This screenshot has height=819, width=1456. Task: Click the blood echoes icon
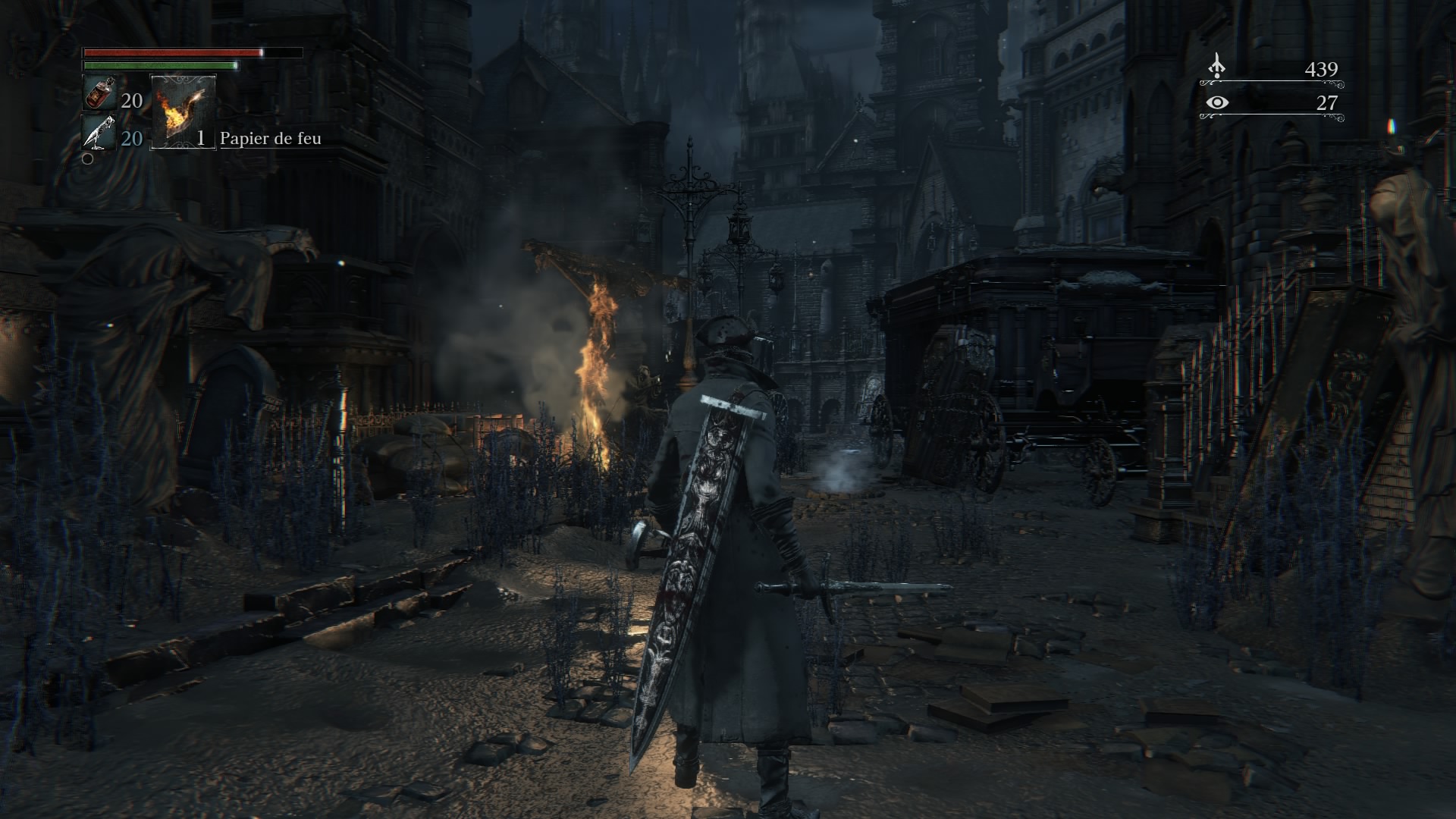[1216, 67]
